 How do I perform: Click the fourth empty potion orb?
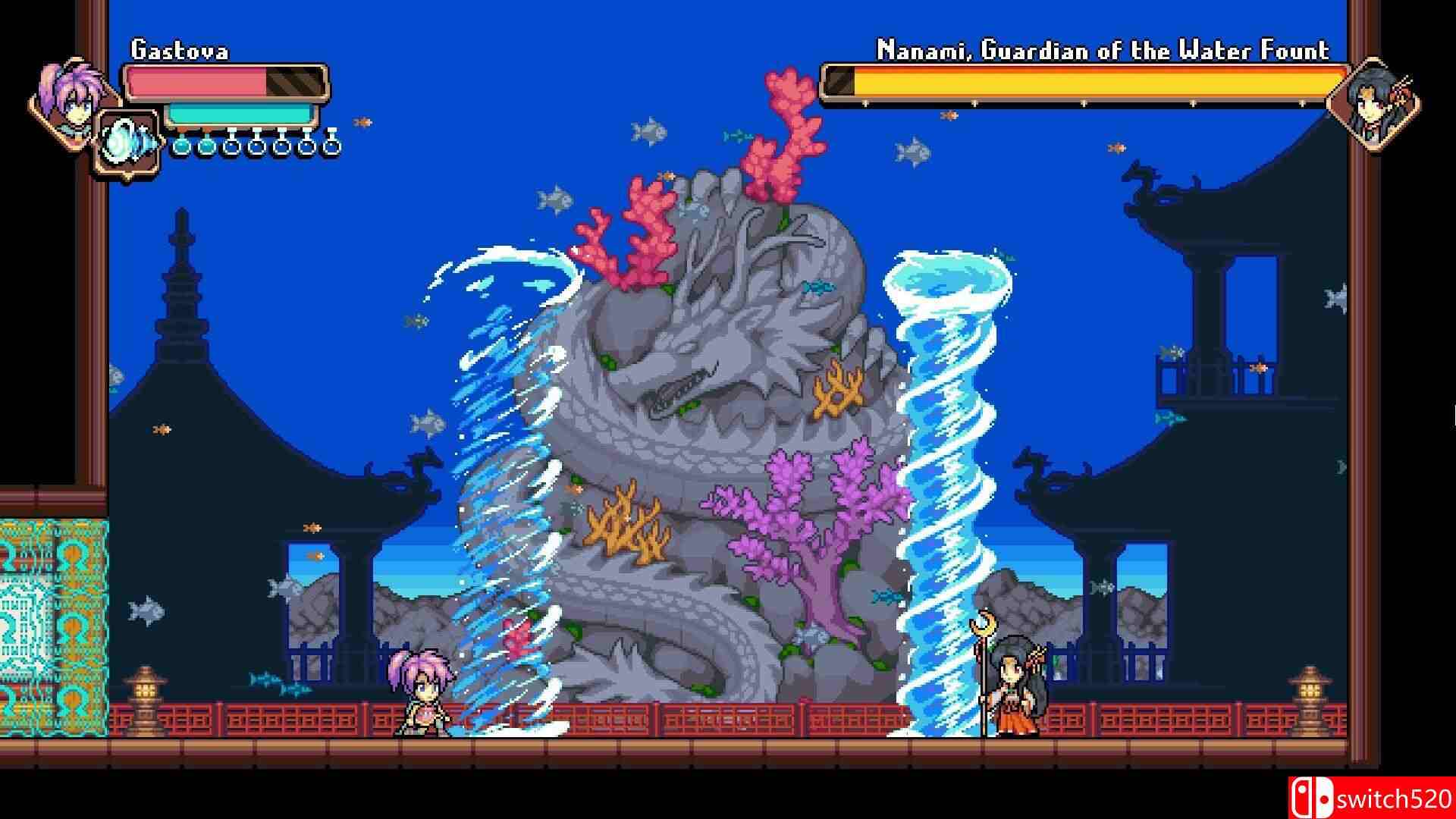click(x=256, y=146)
